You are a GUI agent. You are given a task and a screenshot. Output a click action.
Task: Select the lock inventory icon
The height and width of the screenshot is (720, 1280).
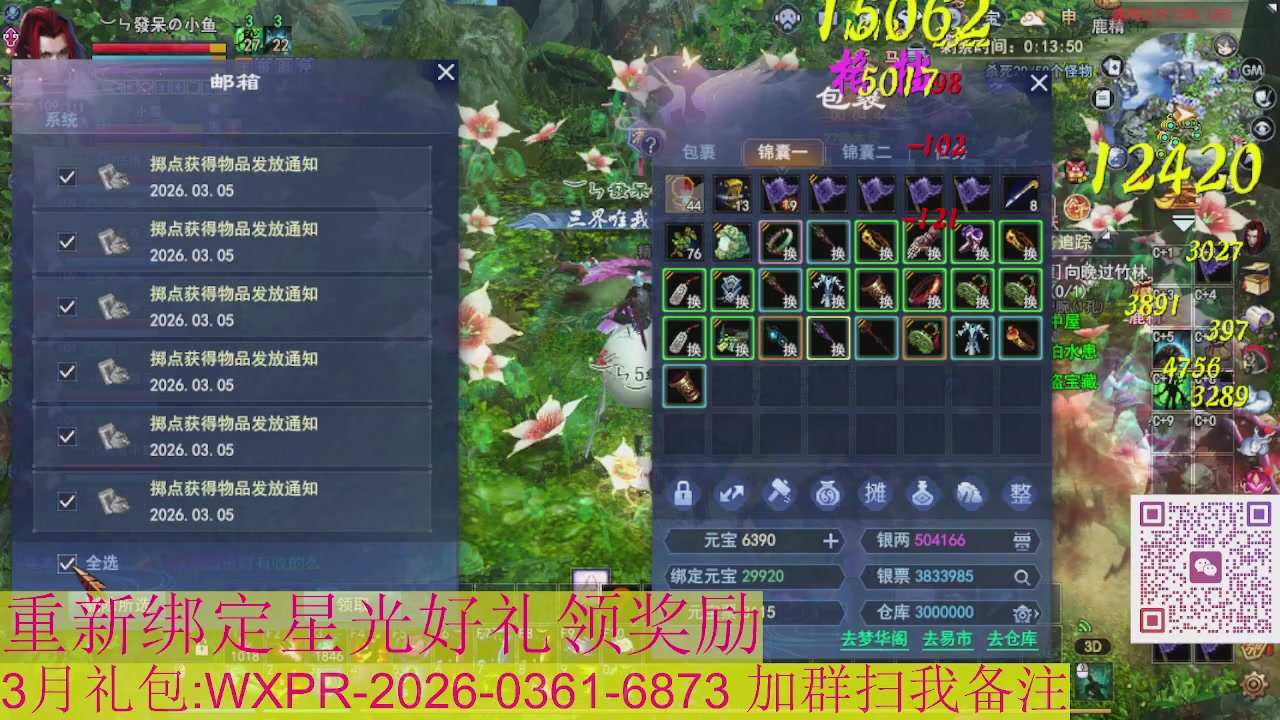[x=683, y=493]
